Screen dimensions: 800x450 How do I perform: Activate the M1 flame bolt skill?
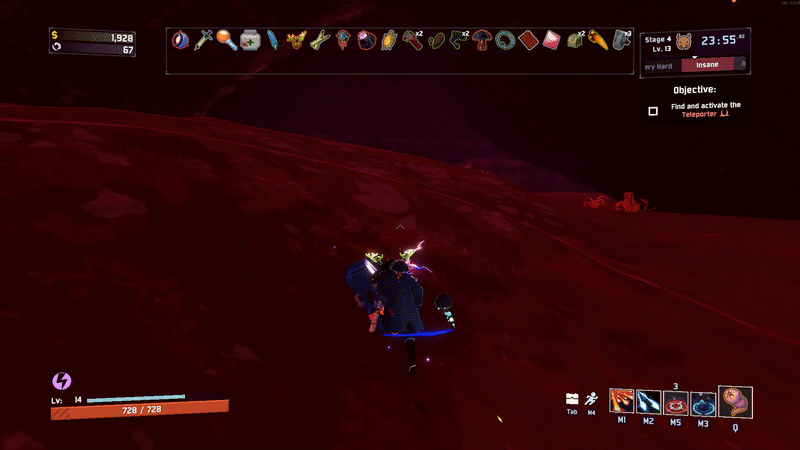pyautogui.click(x=622, y=402)
